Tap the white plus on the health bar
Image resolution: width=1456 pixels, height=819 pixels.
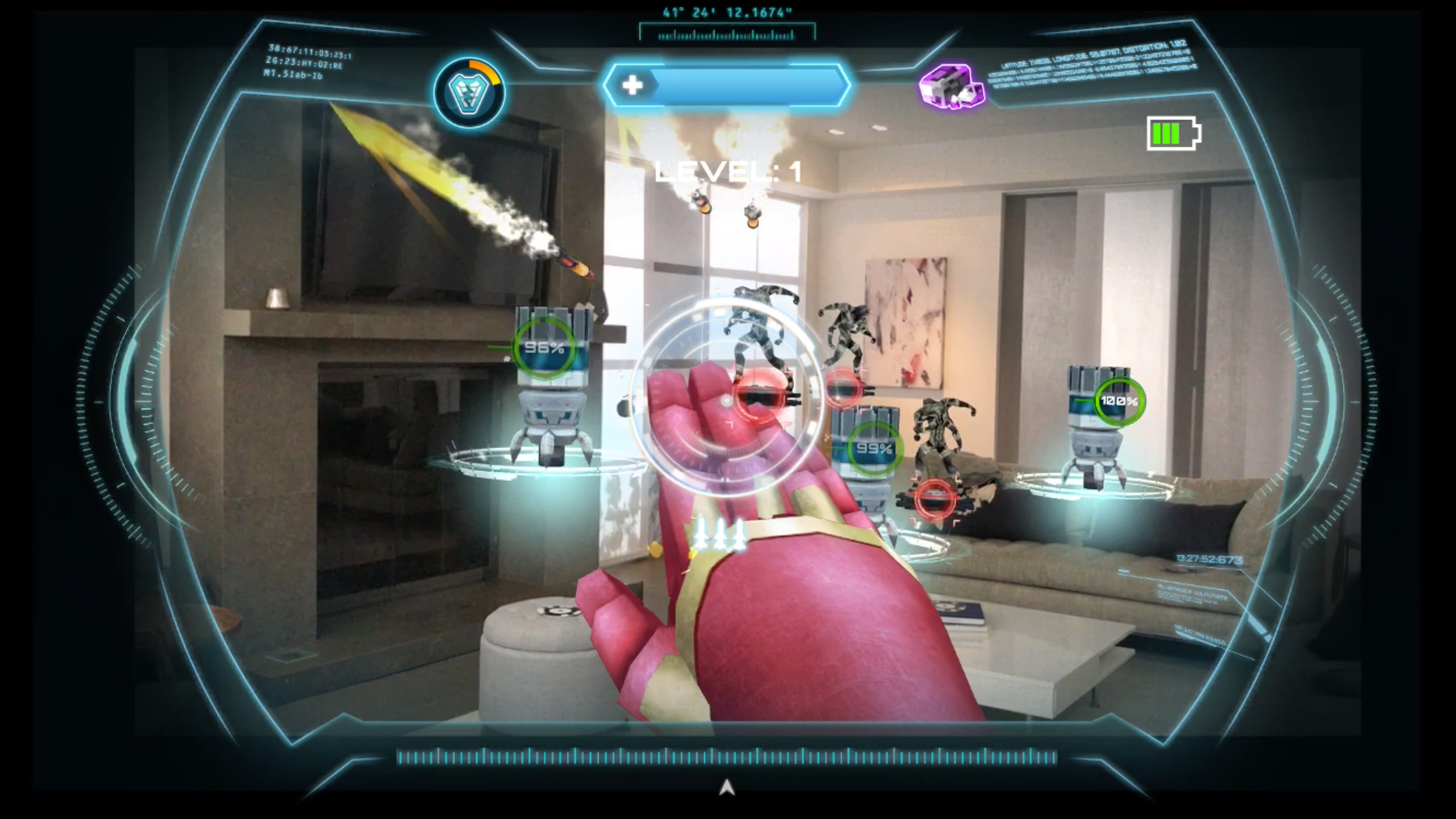pos(632,86)
